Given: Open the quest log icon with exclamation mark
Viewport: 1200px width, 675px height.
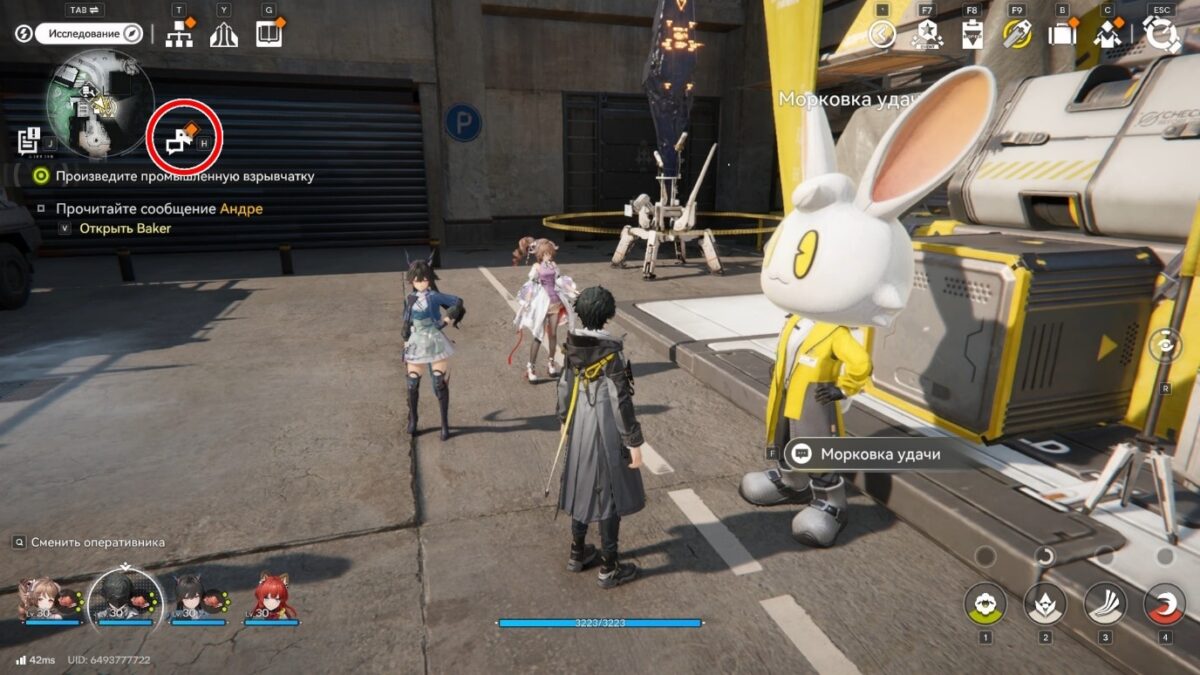Looking at the screenshot, I should tap(29, 140).
